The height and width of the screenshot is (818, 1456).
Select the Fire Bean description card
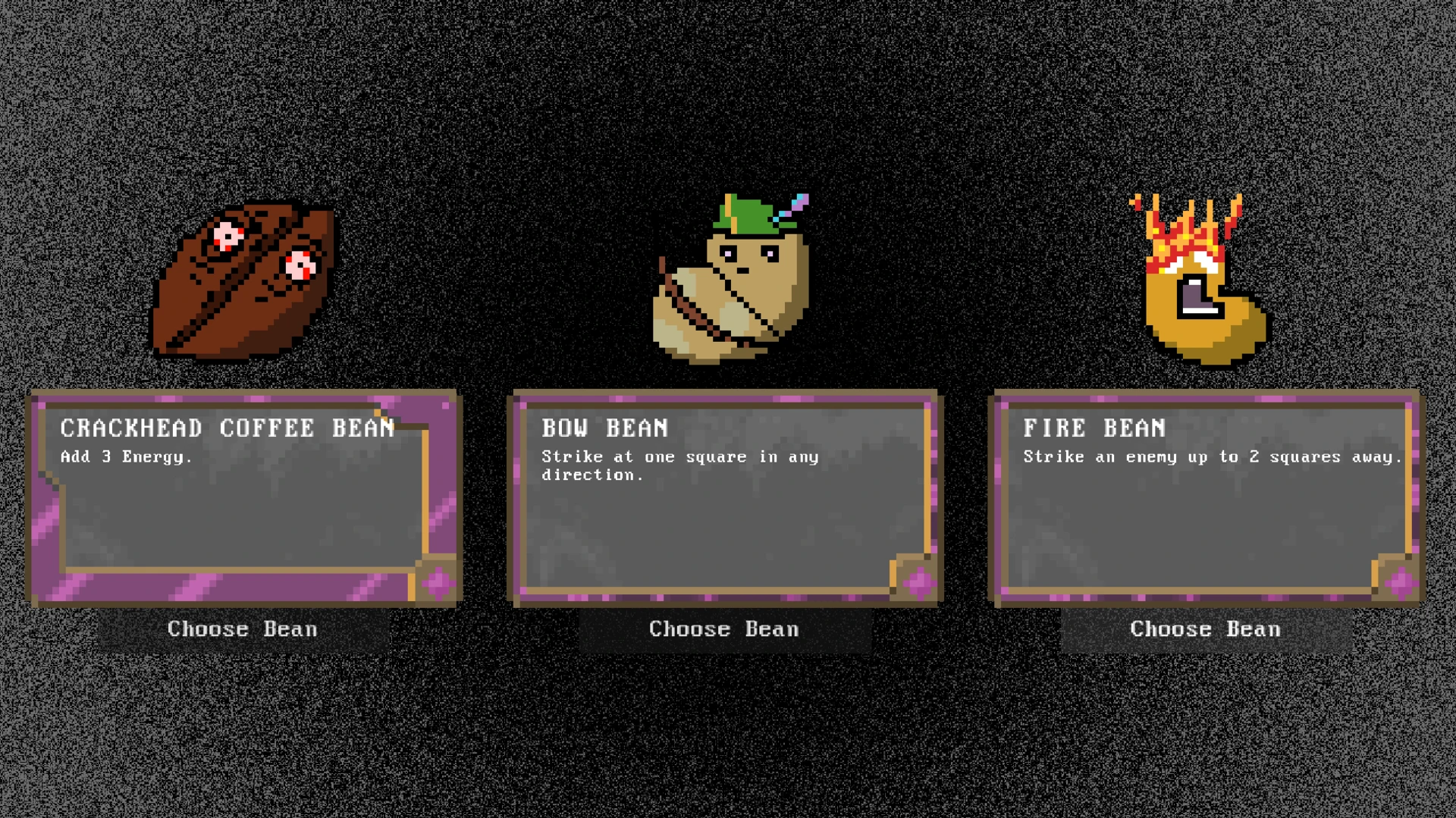pyautogui.click(x=1207, y=498)
